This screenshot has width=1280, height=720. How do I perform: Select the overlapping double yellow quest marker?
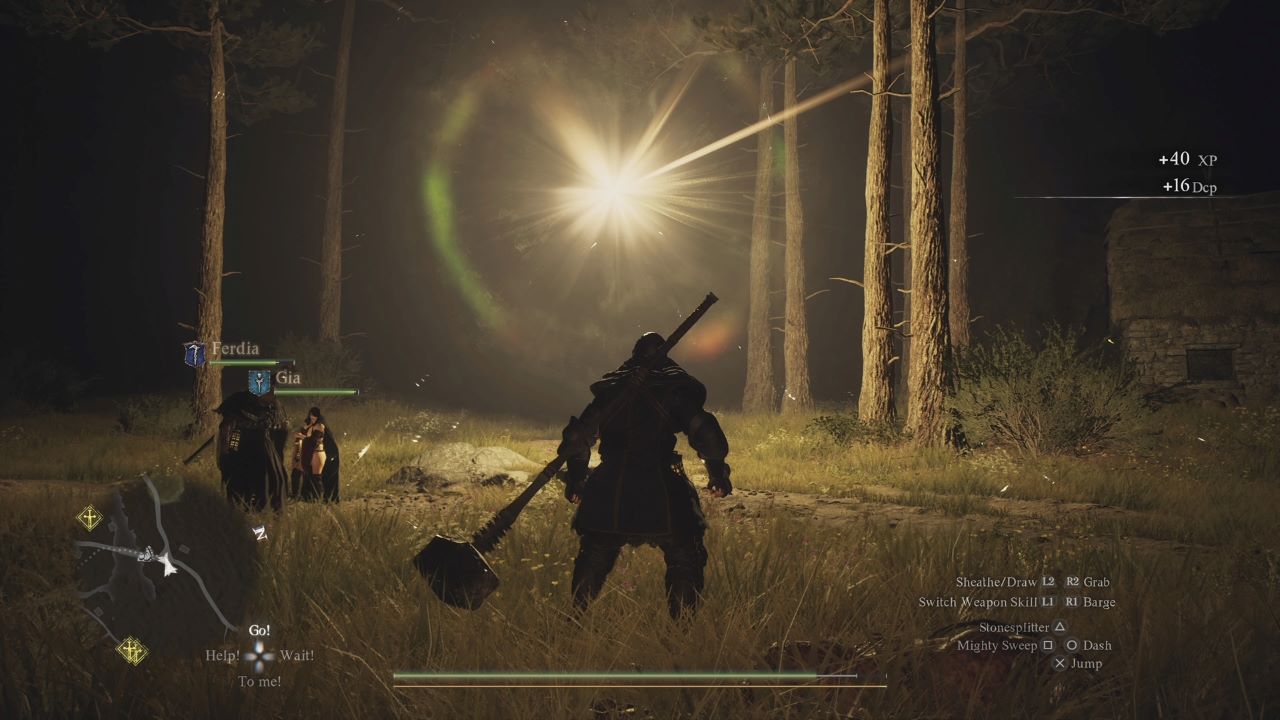click(131, 650)
